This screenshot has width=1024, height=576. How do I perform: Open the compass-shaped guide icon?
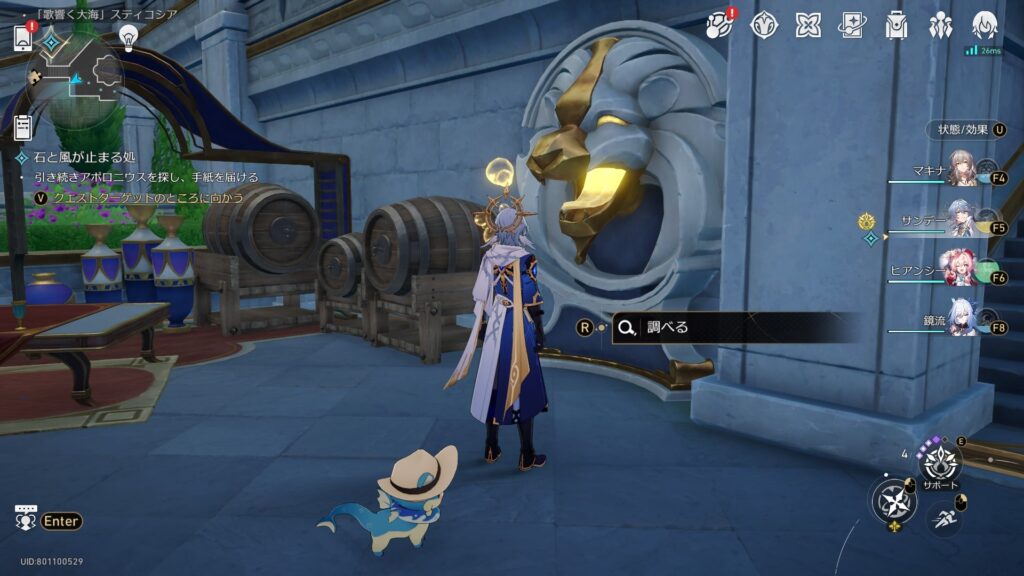[764, 25]
